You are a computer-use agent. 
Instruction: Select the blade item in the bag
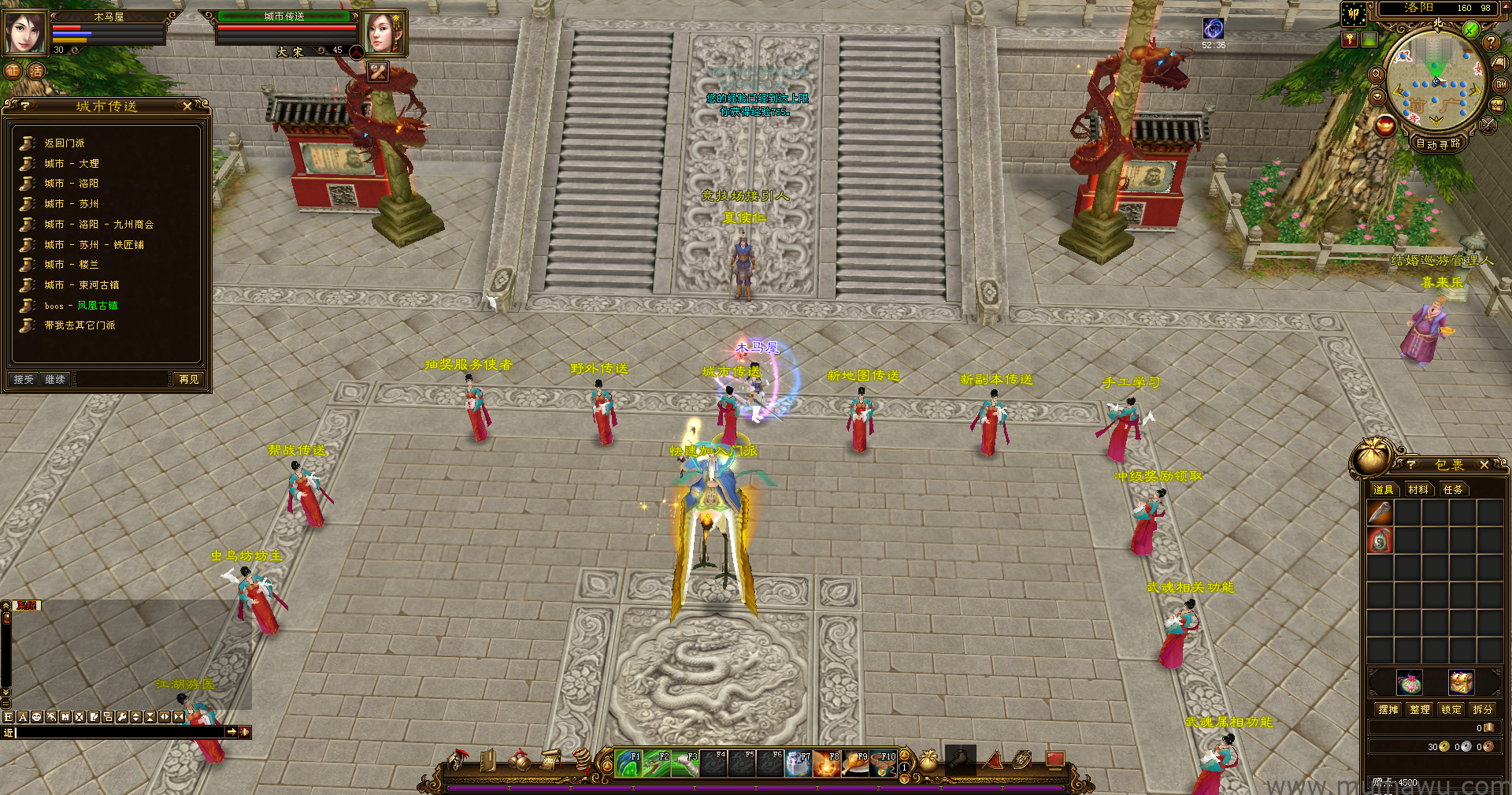coord(1380,513)
